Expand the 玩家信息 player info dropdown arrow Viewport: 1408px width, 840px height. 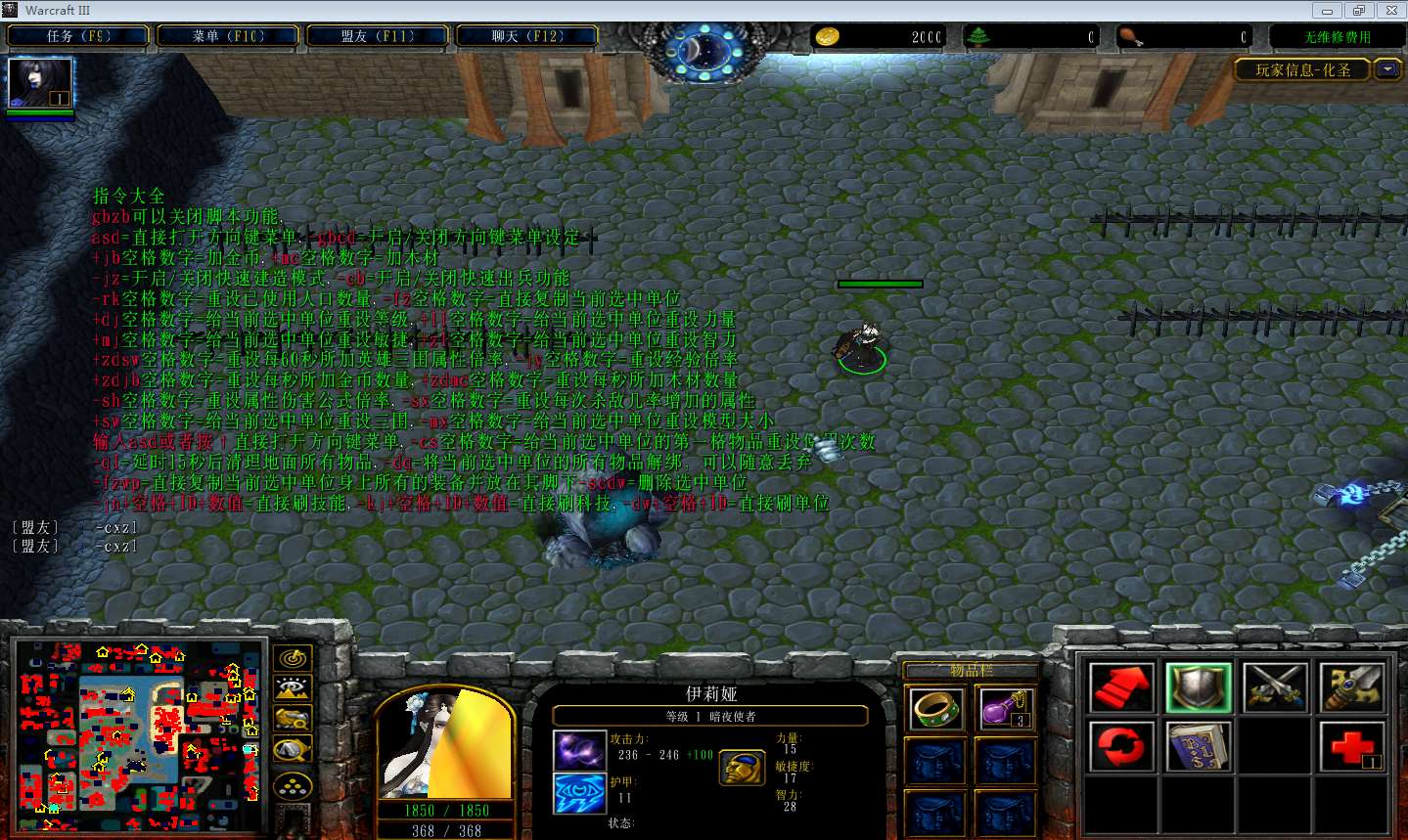[x=1387, y=69]
